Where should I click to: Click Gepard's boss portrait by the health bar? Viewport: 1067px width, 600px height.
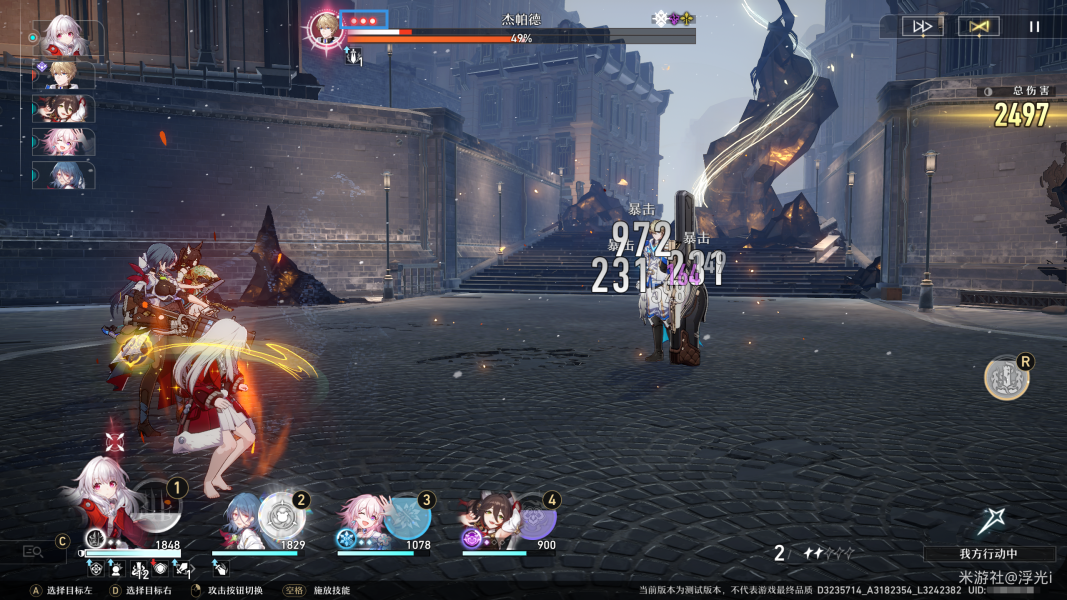click(x=325, y=29)
